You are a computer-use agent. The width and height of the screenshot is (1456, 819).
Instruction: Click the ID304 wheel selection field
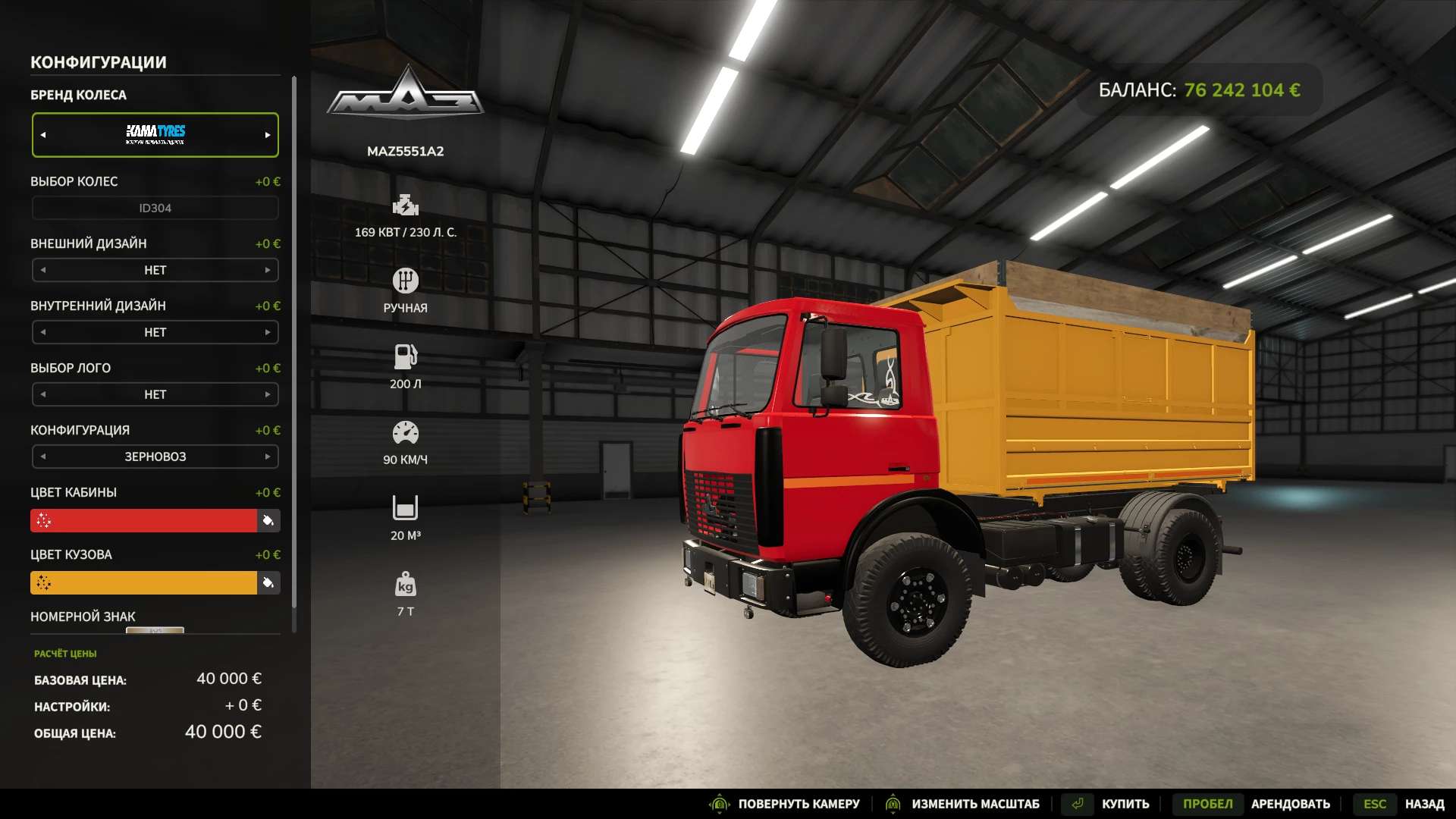[x=155, y=208]
